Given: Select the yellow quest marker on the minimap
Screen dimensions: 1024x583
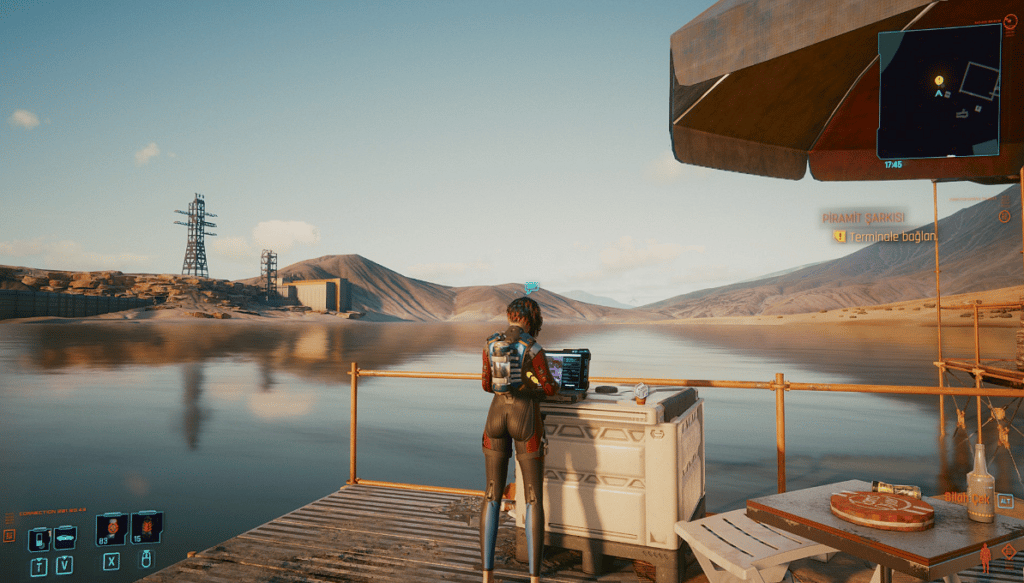Looking at the screenshot, I should coord(939,80).
